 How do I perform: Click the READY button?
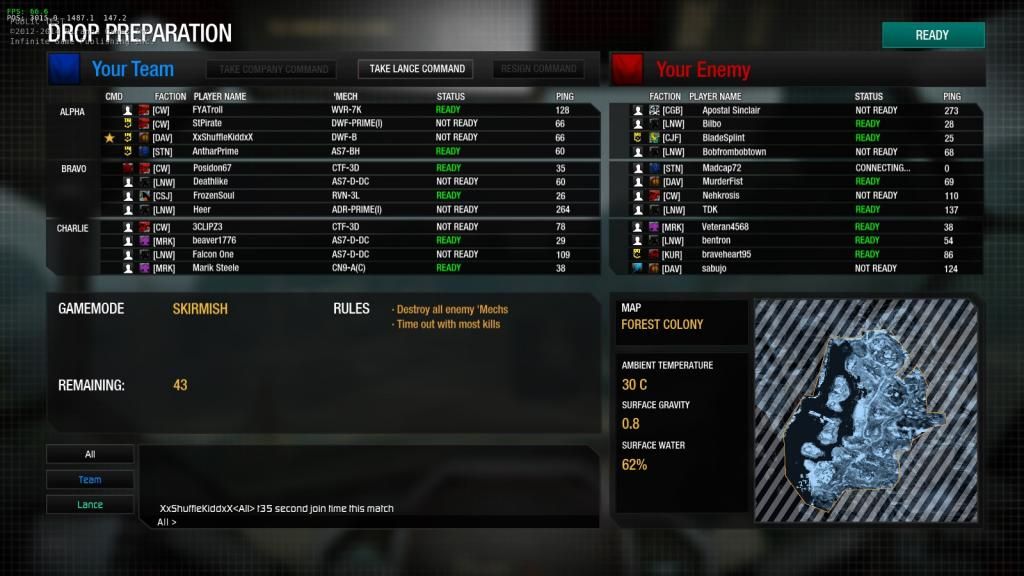point(932,35)
